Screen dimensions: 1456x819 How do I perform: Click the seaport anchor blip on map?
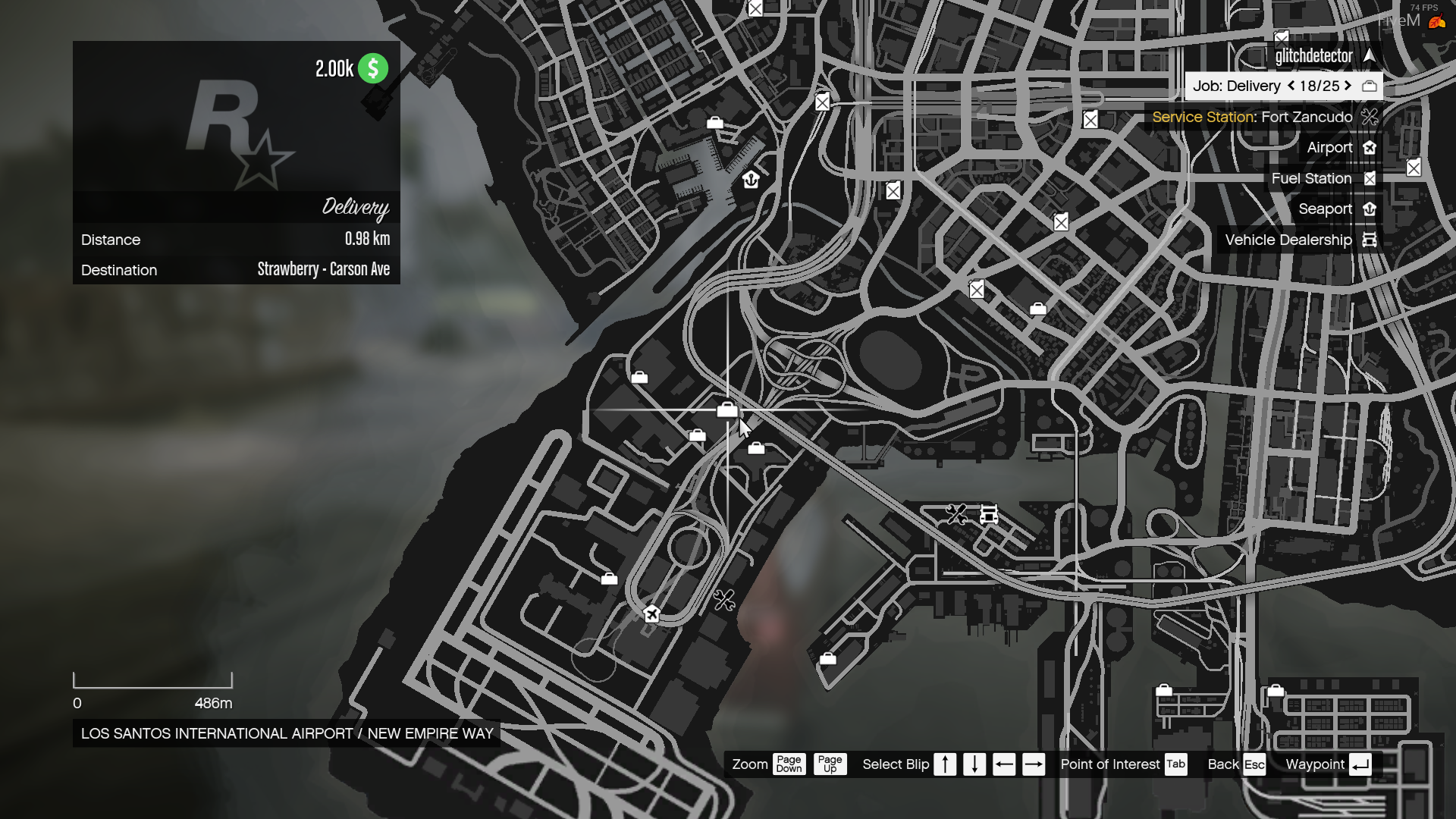(x=751, y=180)
